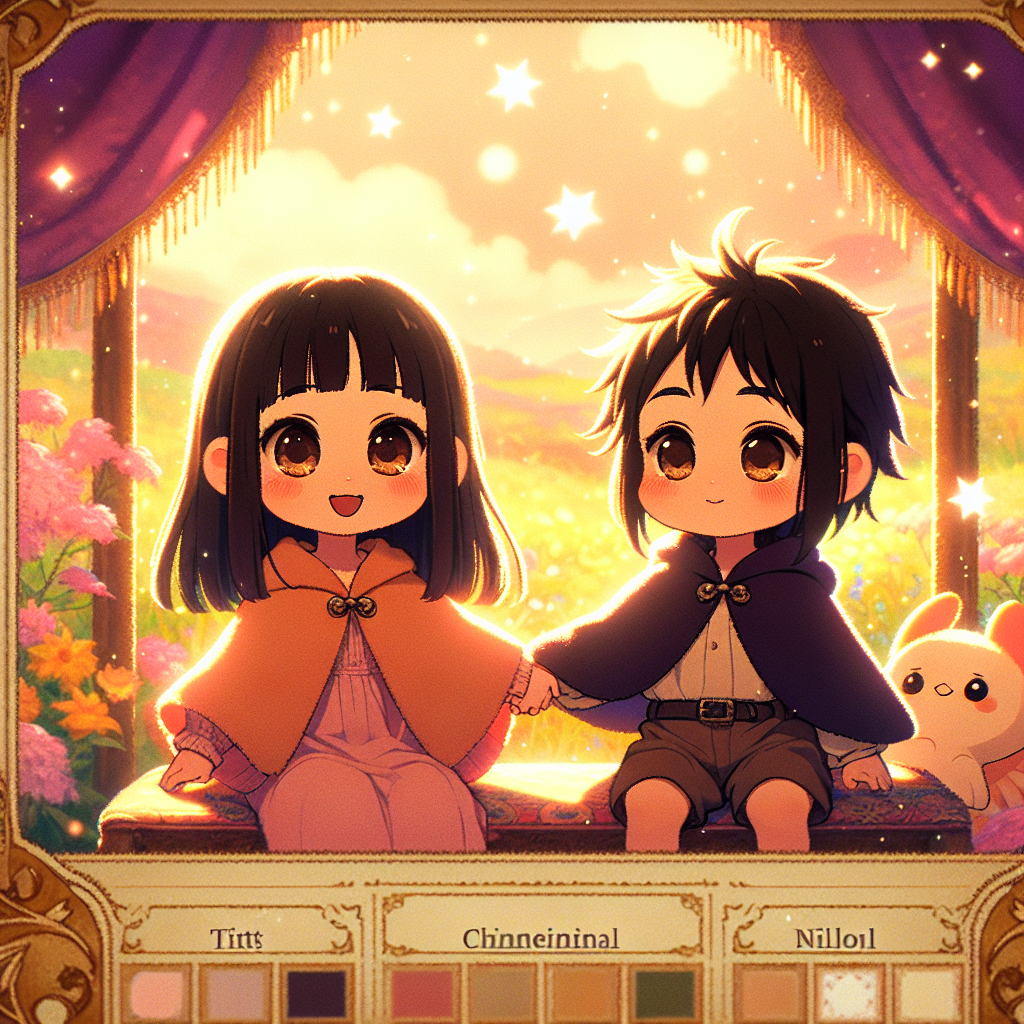
Task: Choose the dark green color swatch
Action: (664, 992)
